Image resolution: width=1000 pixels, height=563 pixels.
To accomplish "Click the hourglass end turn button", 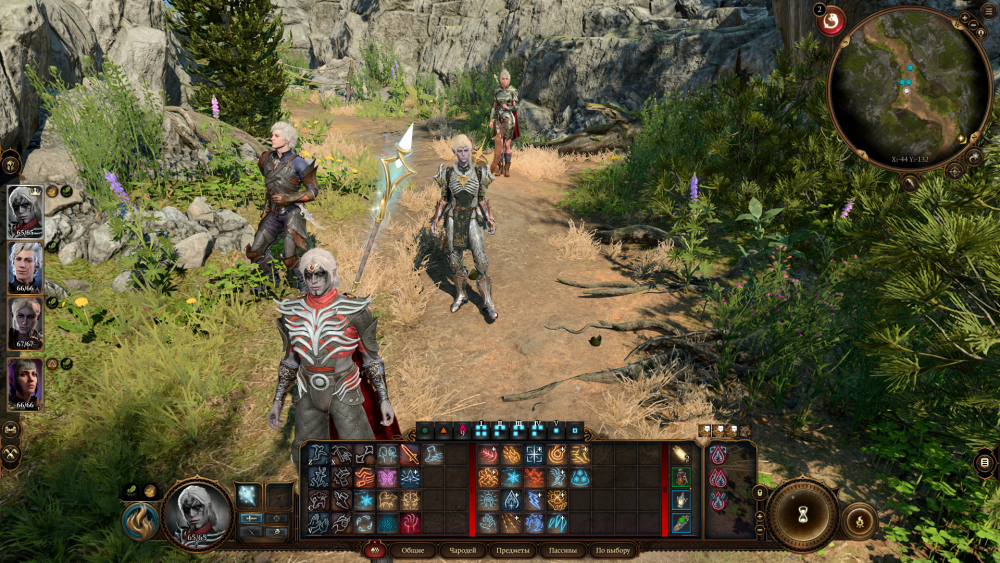I will tap(802, 515).
